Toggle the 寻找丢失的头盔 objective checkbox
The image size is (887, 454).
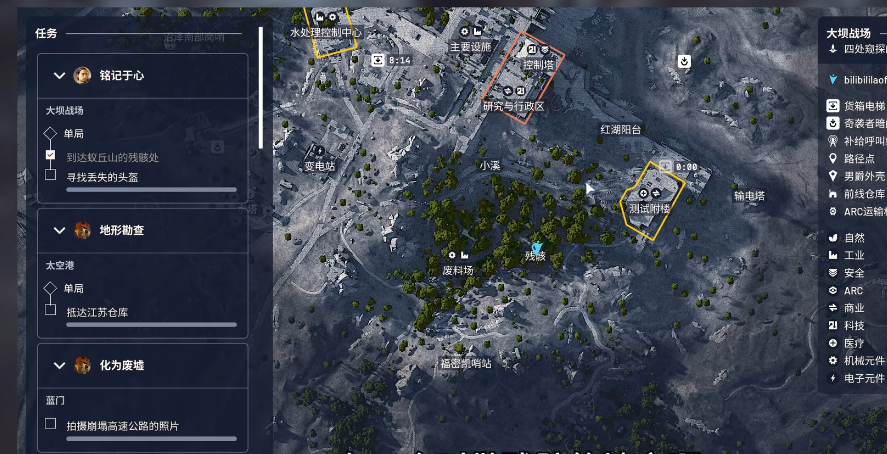(x=50, y=175)
